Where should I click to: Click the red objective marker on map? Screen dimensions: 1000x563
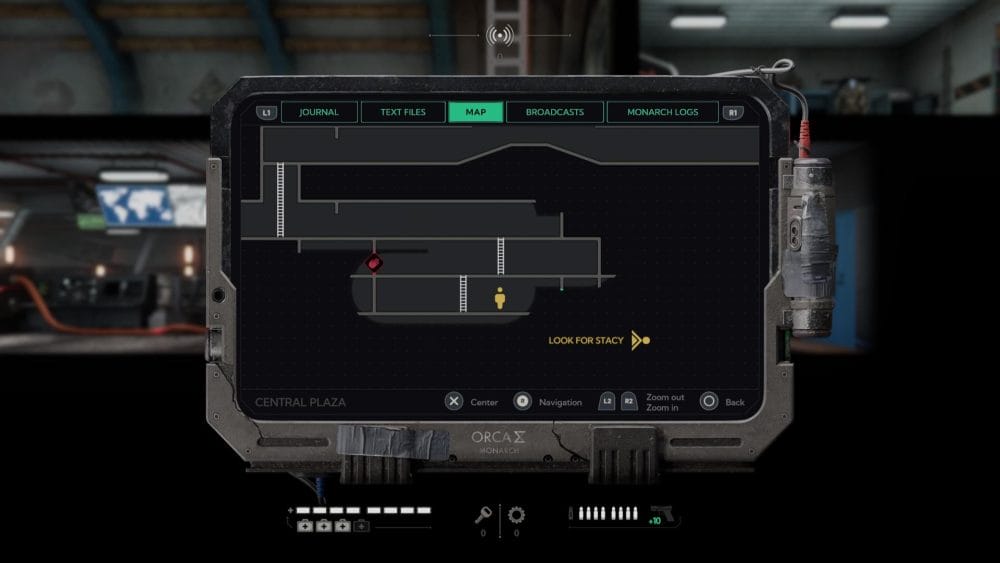(x=375, y=263)
